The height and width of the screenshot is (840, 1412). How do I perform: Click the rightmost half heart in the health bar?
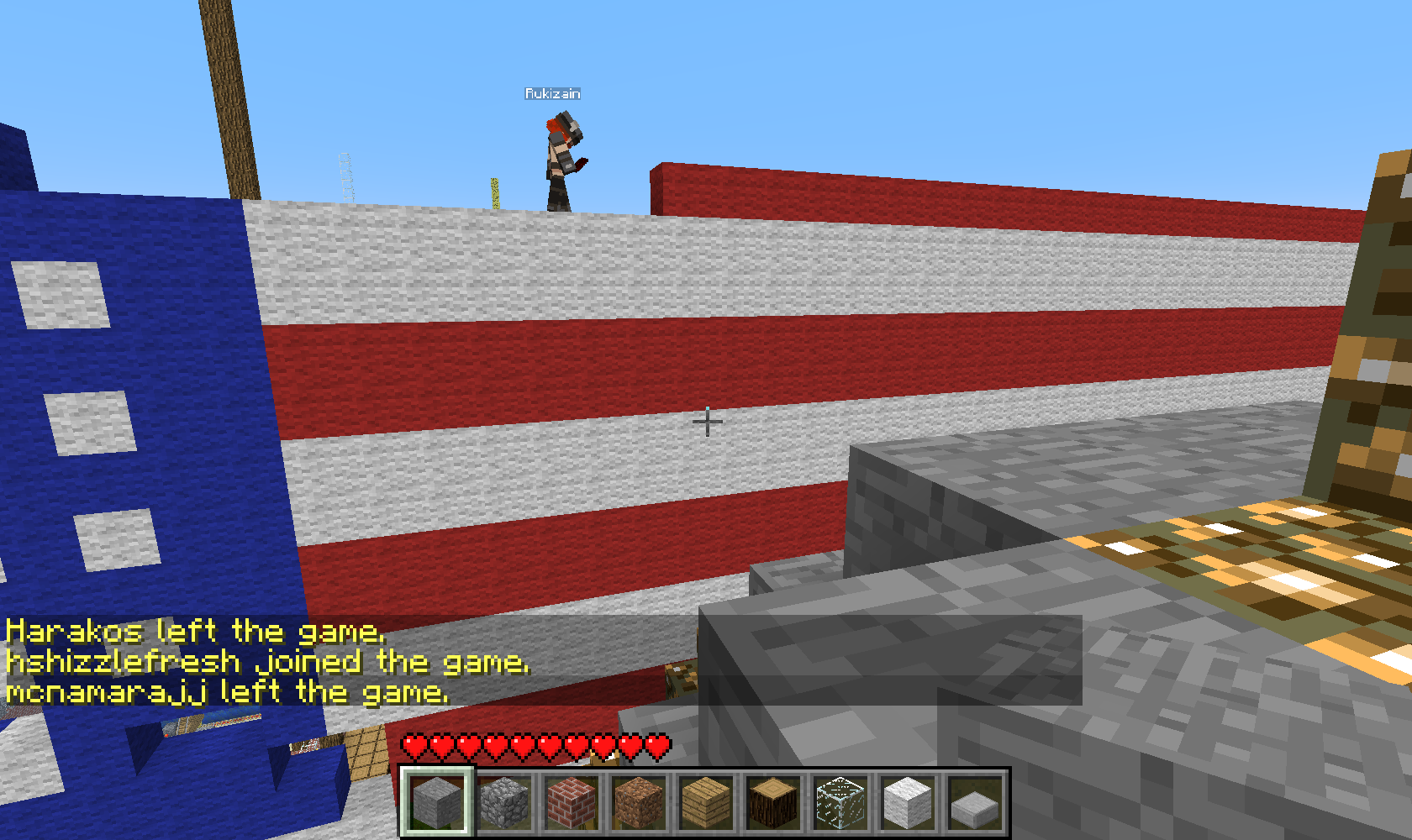tap(656, 744)
